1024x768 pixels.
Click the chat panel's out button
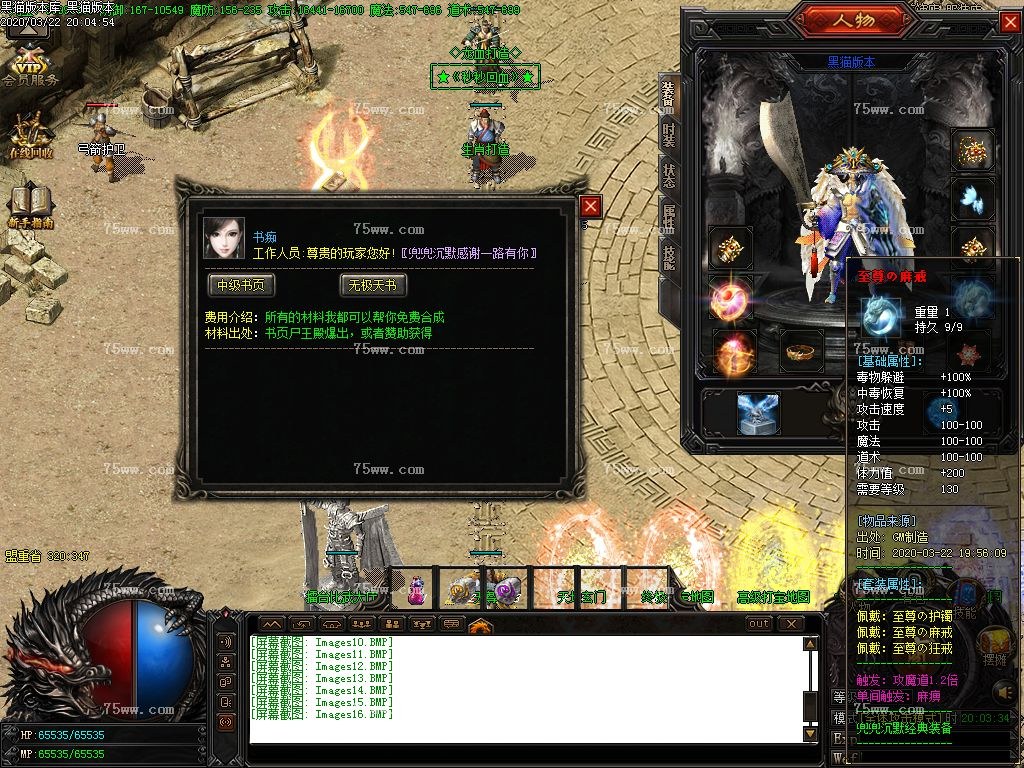tap(759, 624)
